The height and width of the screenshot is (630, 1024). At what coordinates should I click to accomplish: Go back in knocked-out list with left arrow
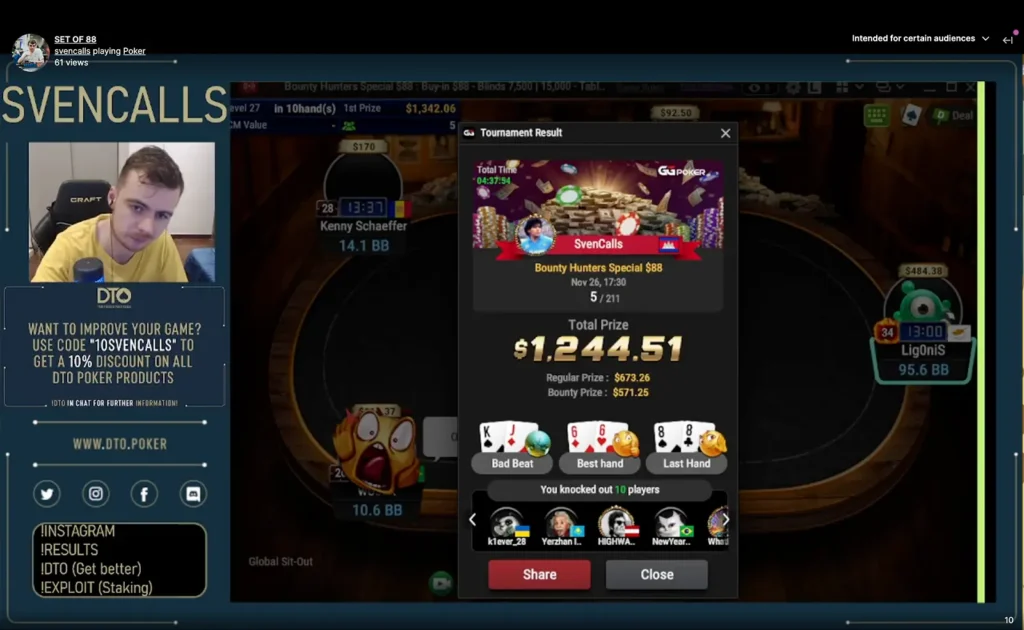[473, 520]
